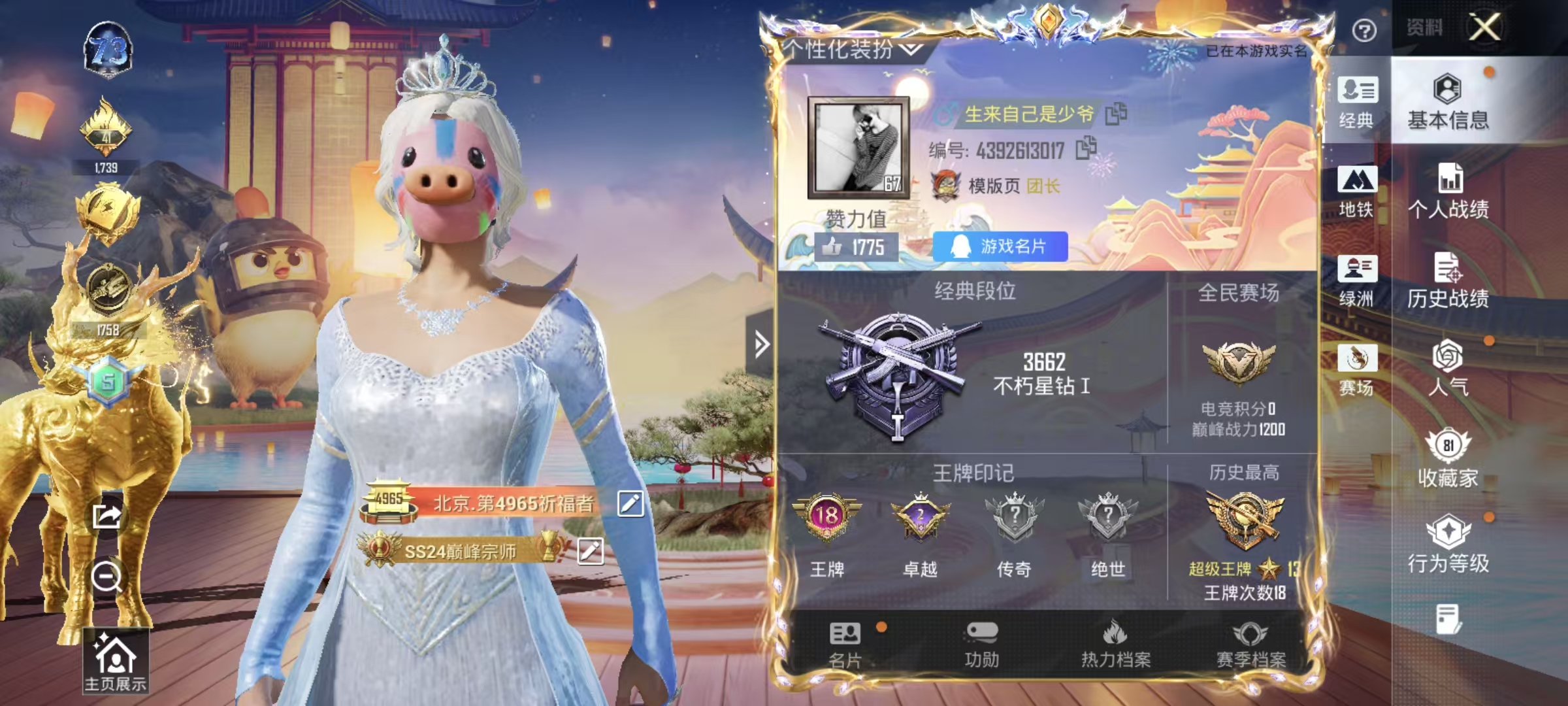1568x706 pixels.
Task: View the 赛季档案 bottom tab
Action: pos(1250,645)
